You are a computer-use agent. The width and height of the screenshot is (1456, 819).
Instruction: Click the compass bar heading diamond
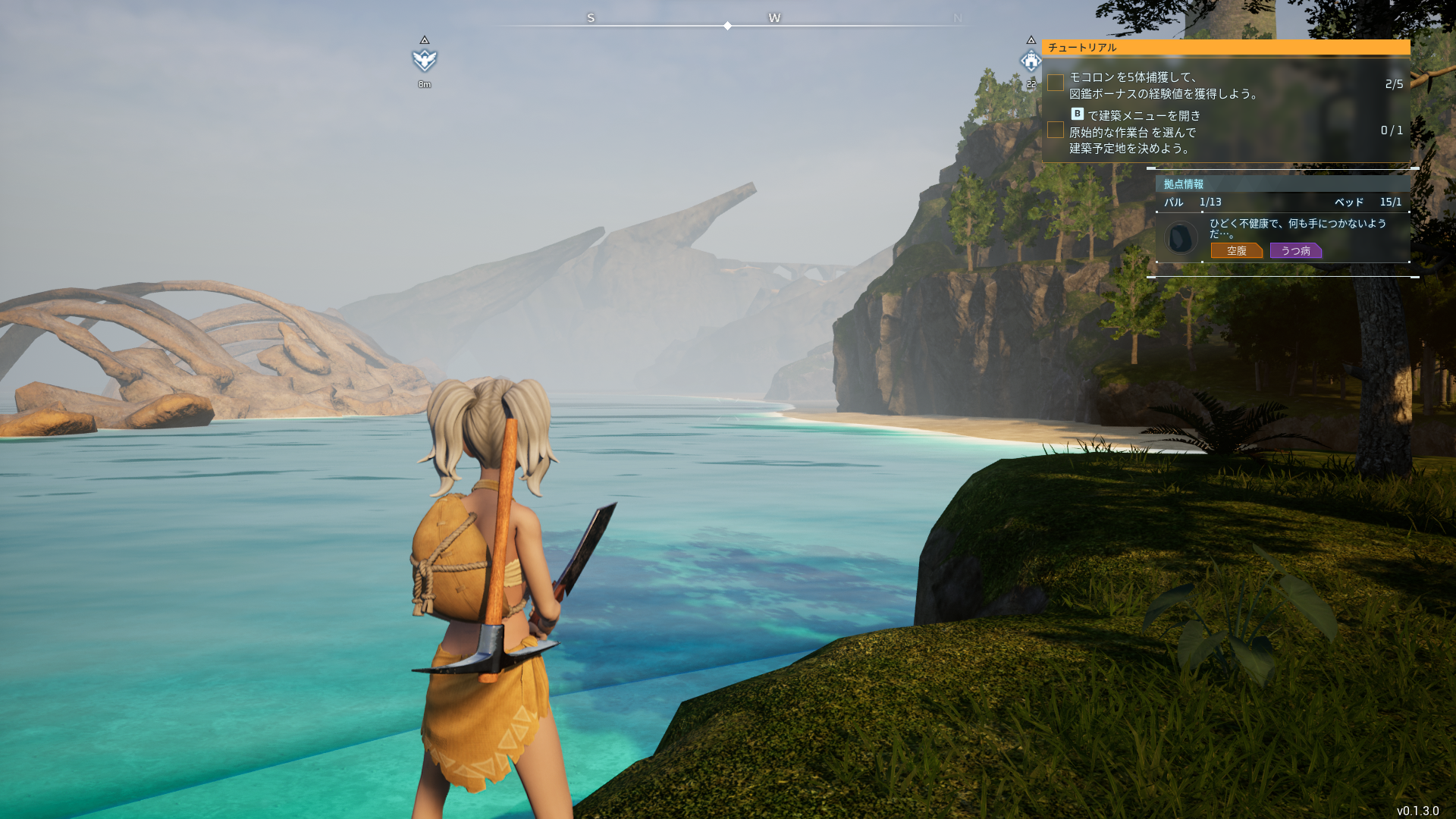pos(727,26)
